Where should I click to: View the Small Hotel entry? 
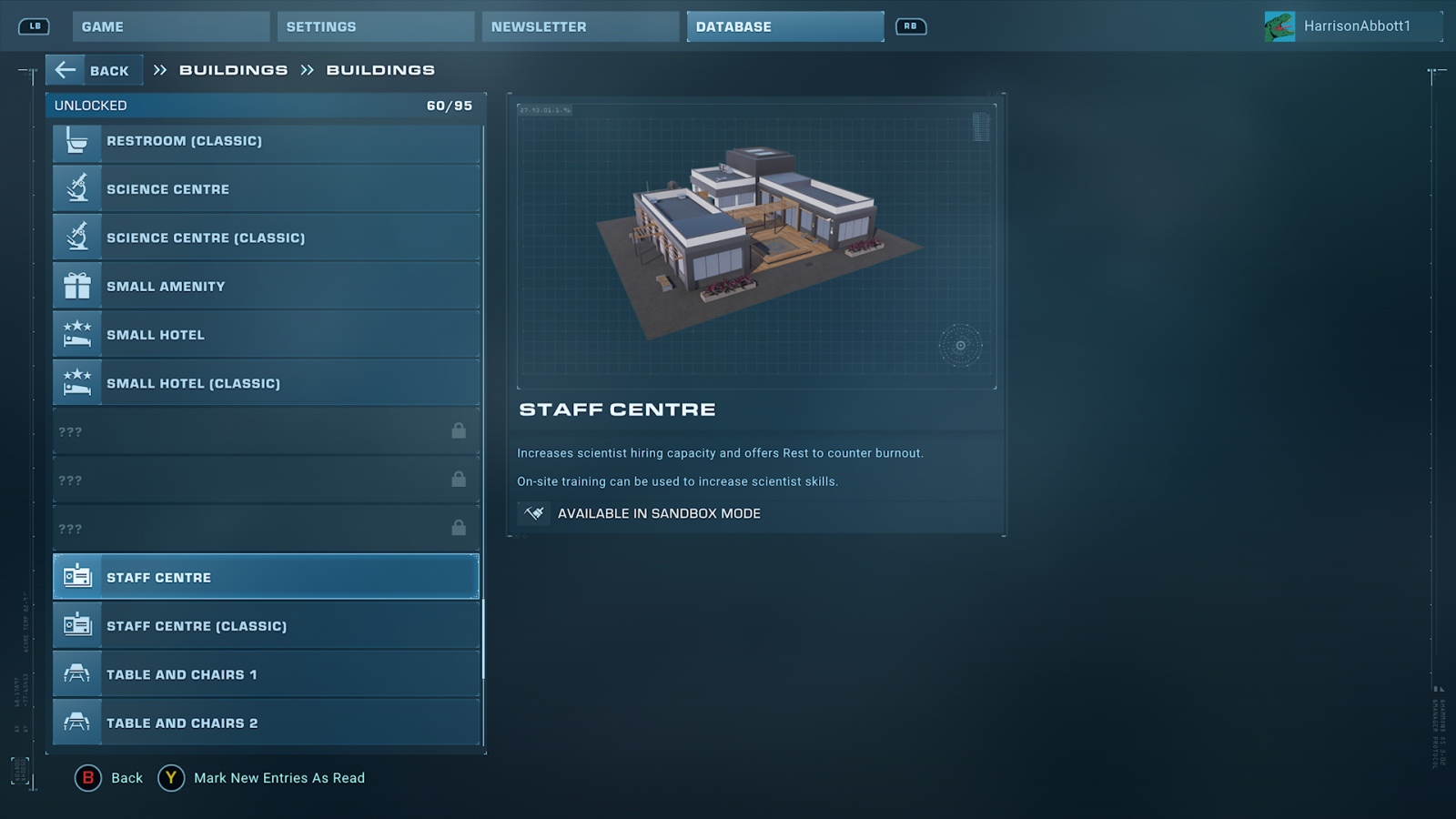[x=266, y=335]
